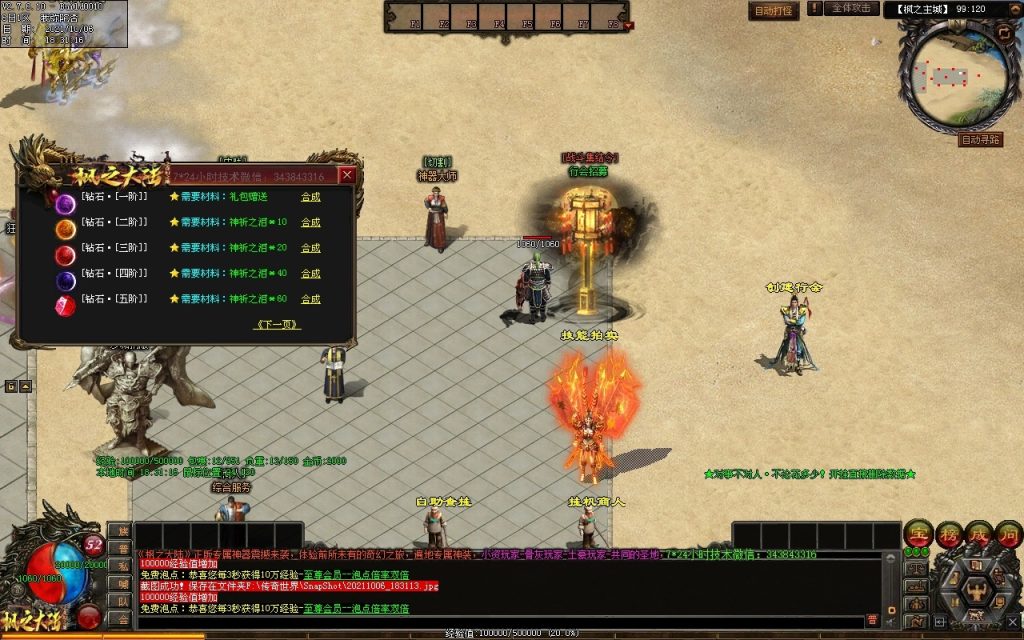Viewport: 1024px width, 640px height.
Task: Select the 私 private chat channel
Action: [119, 565]
